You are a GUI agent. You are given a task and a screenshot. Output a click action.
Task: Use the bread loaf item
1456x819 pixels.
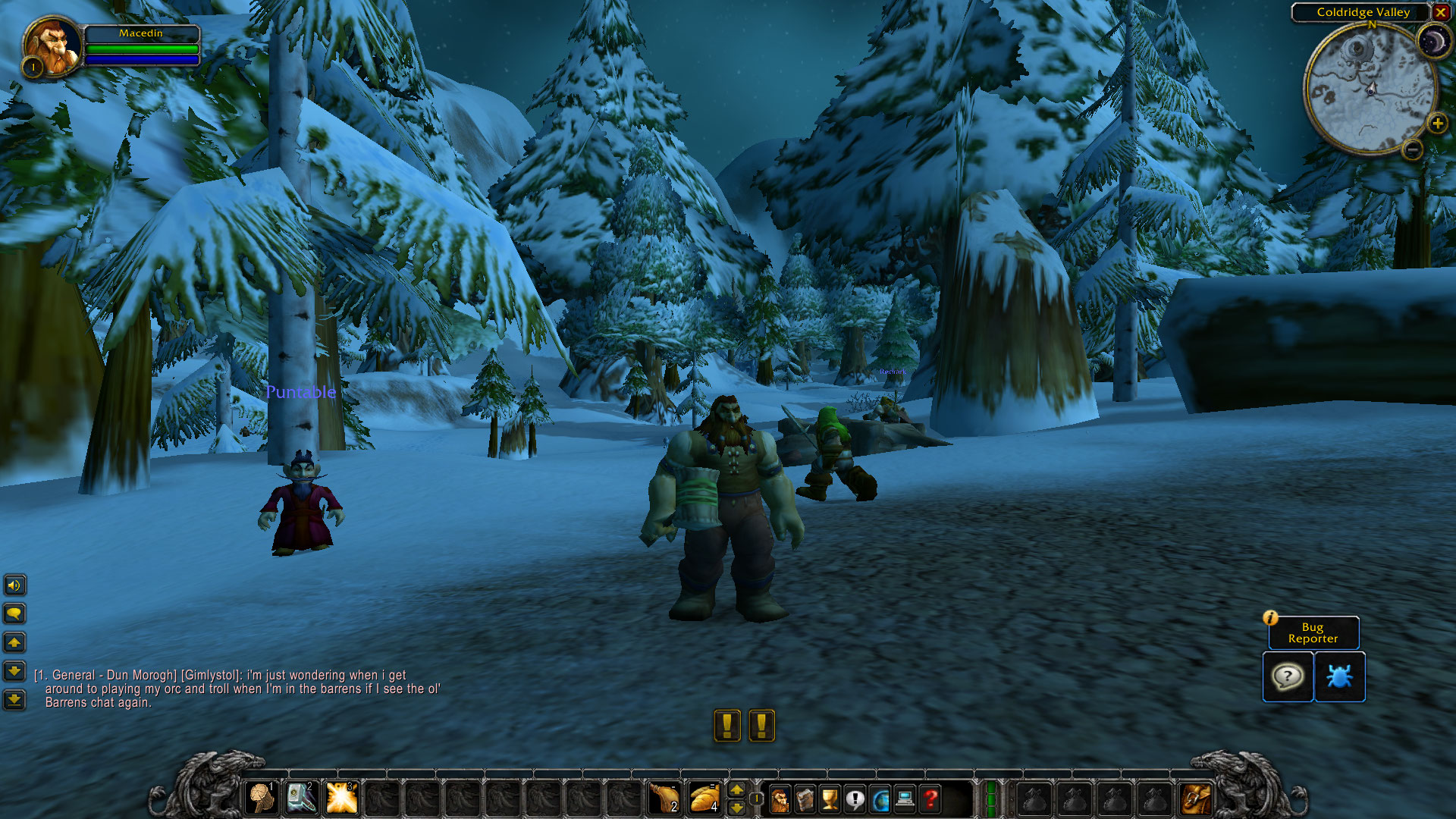pos(704,798)
